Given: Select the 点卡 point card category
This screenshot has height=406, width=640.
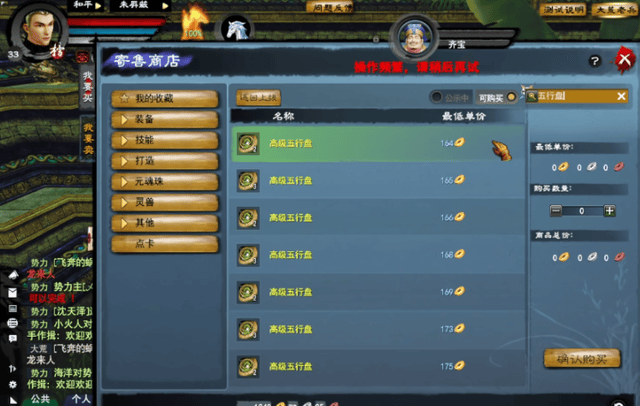Looking at the screenshot, I should 164,244.
